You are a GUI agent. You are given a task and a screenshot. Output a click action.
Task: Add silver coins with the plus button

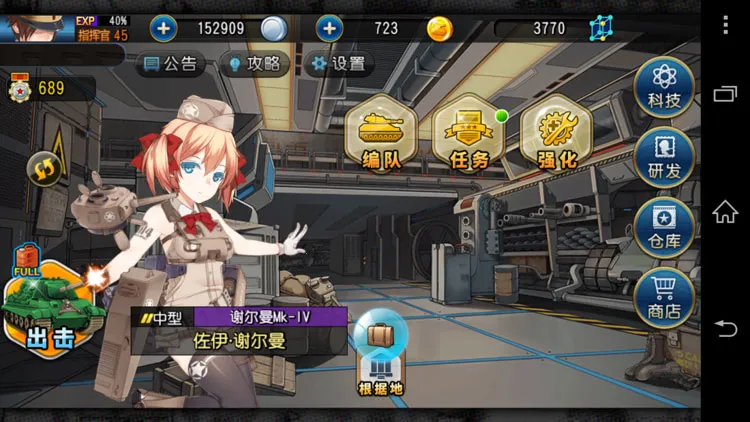pyautogui.click(x=163, y=28)
